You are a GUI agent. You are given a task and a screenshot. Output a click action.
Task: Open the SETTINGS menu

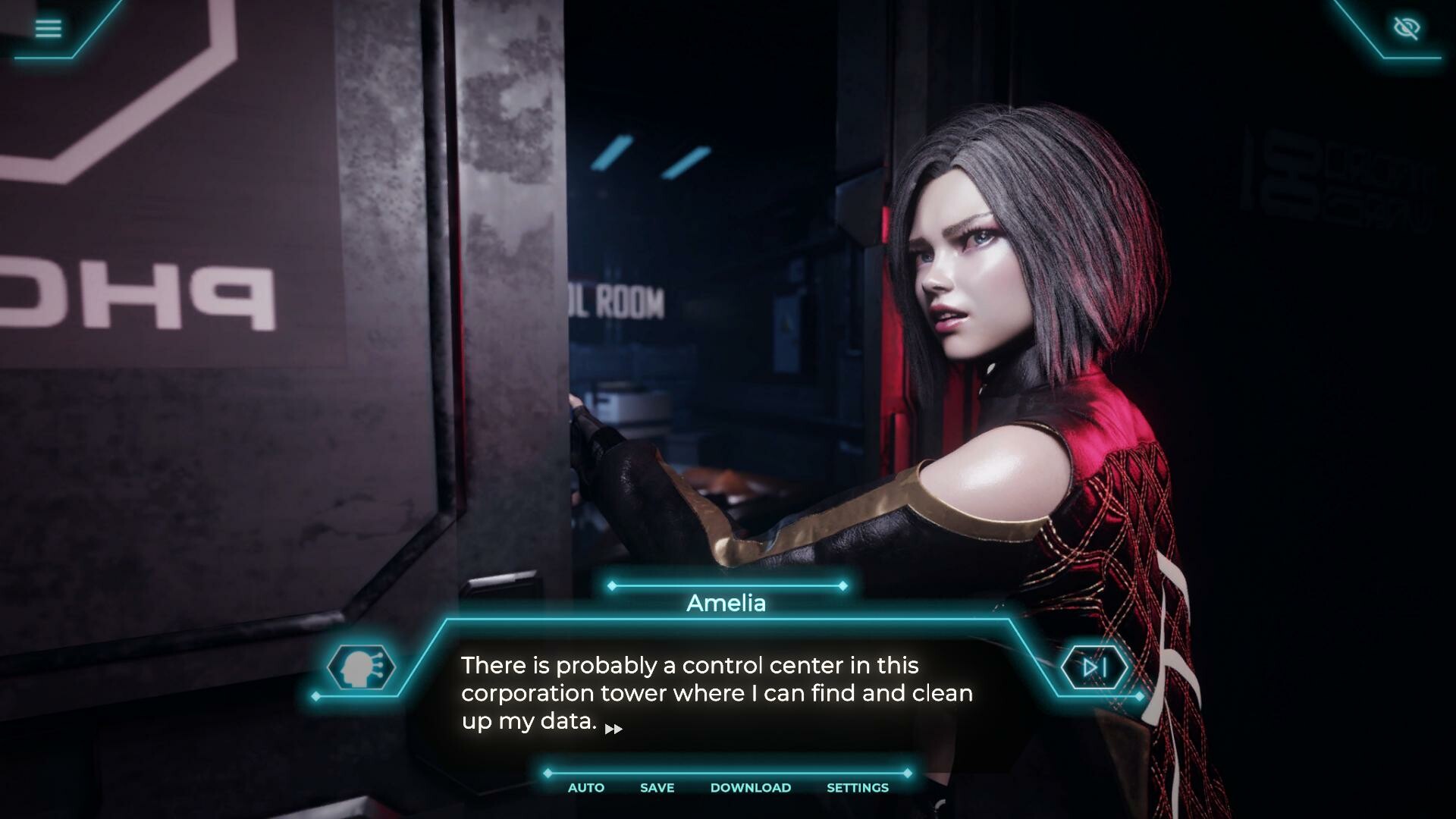(x=857, y=788)
